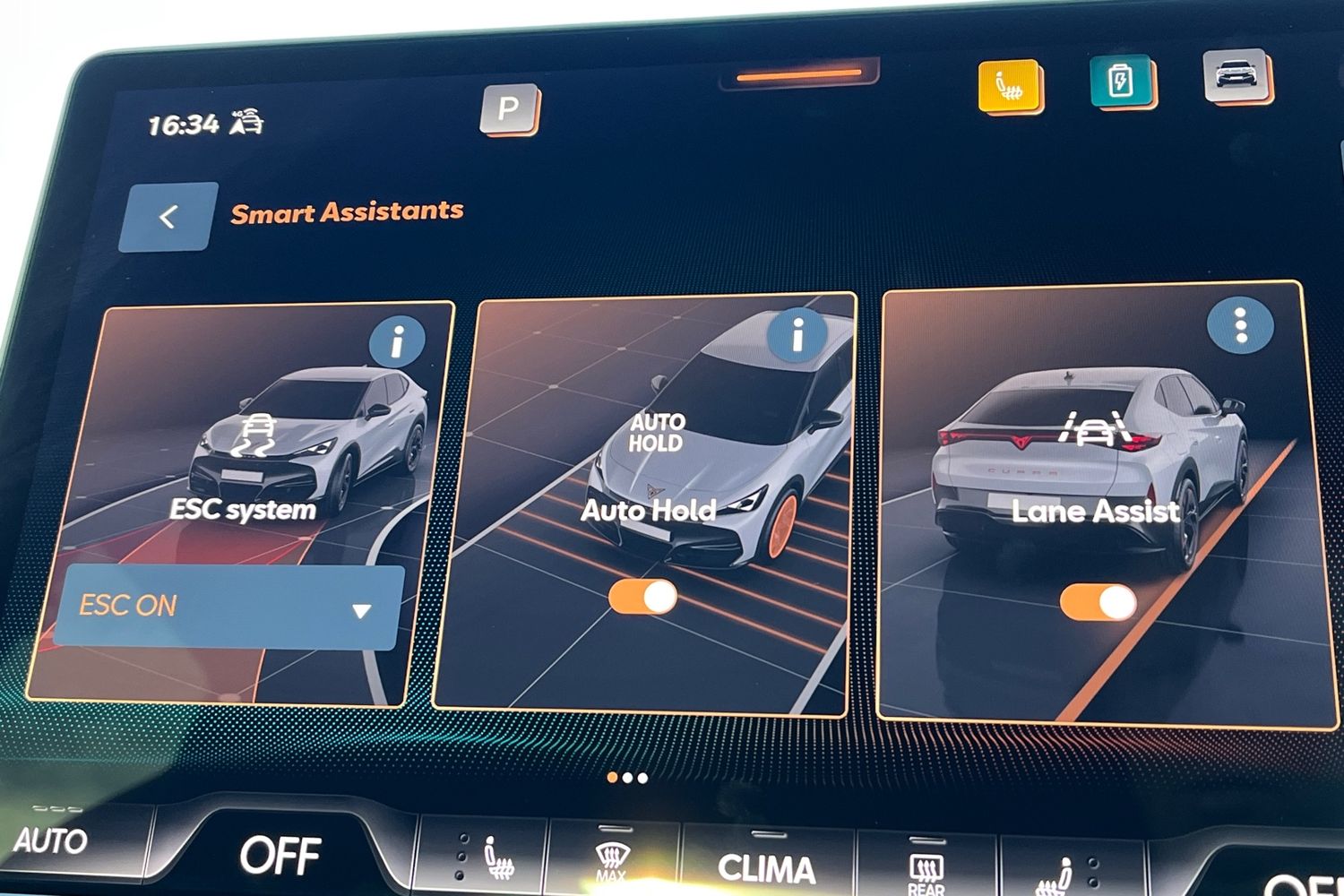Show info for Auto Hold
The image size is (1344, 896).
click(796, 335)
